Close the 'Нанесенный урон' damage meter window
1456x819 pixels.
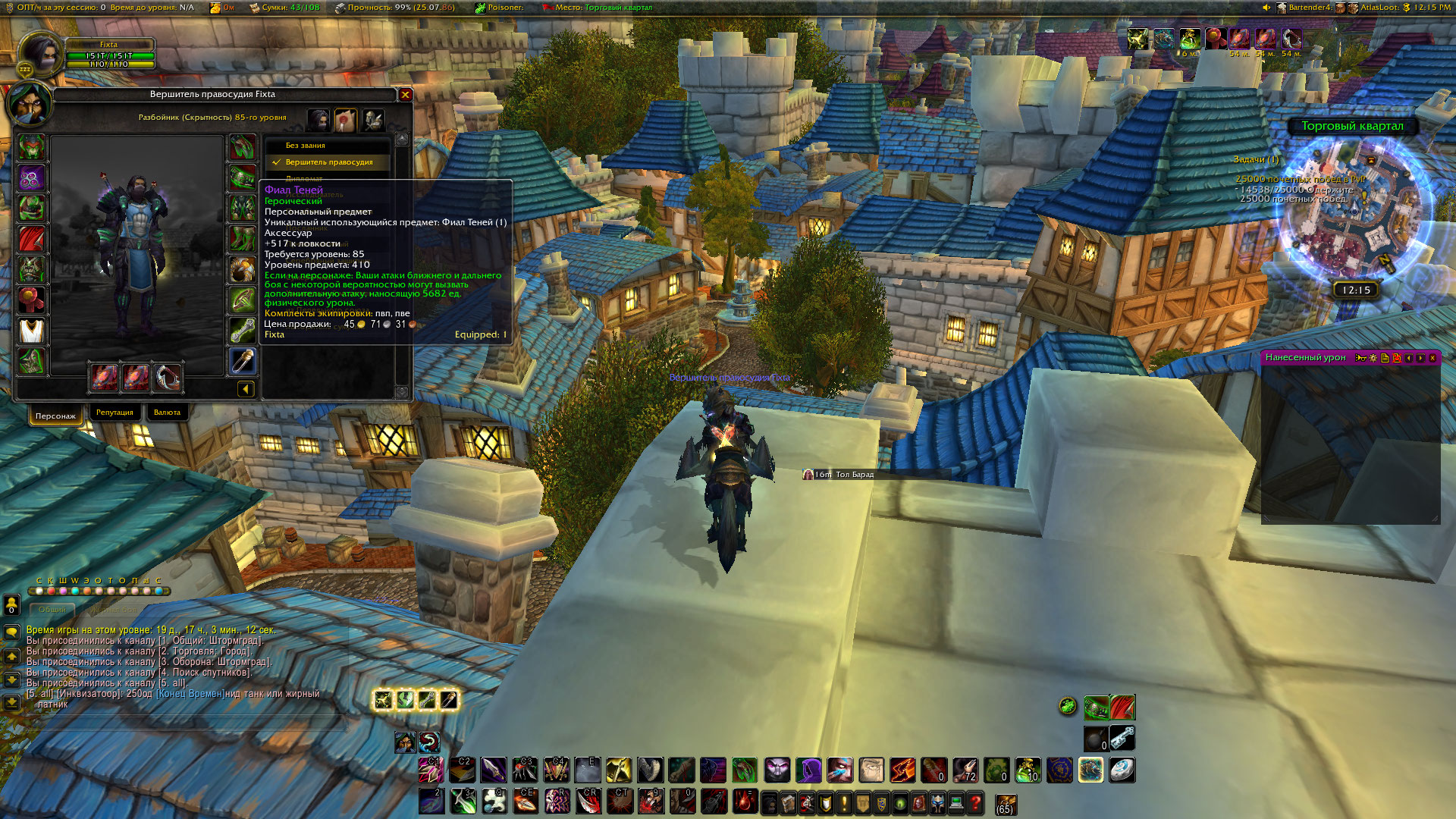[x=1432, y=358]
